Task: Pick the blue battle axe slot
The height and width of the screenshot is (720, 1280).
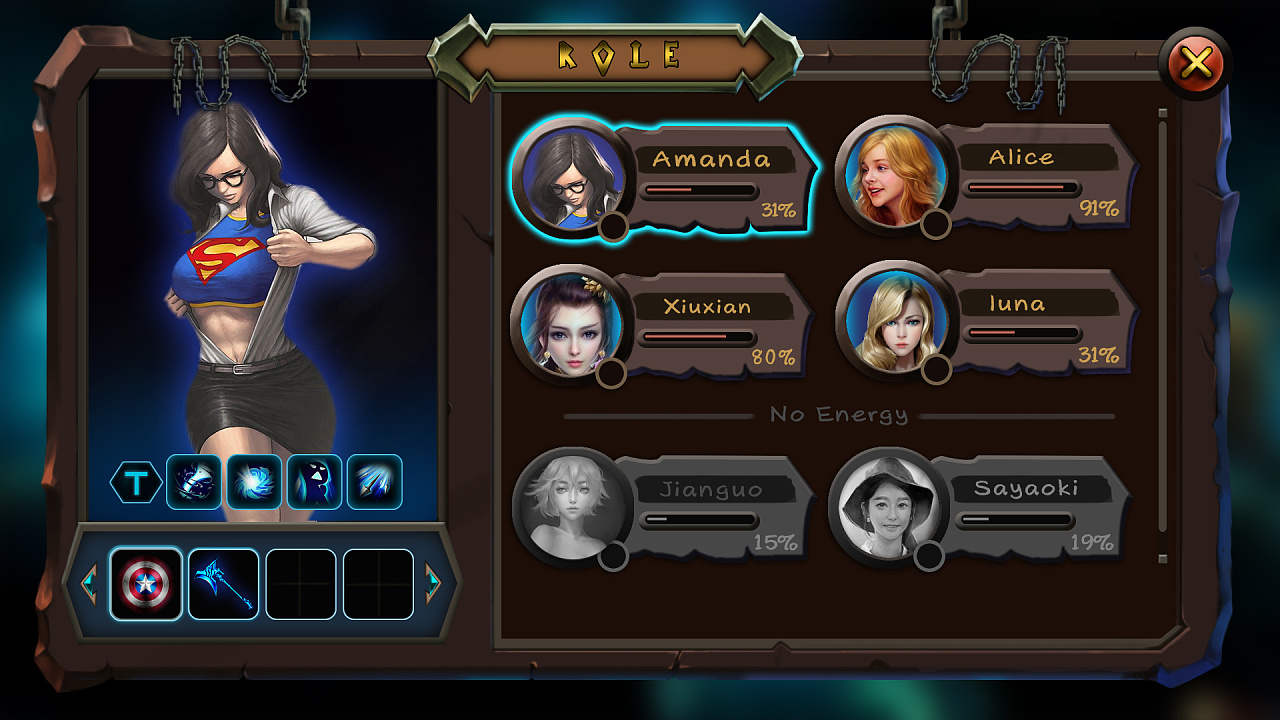Action: 223,584
